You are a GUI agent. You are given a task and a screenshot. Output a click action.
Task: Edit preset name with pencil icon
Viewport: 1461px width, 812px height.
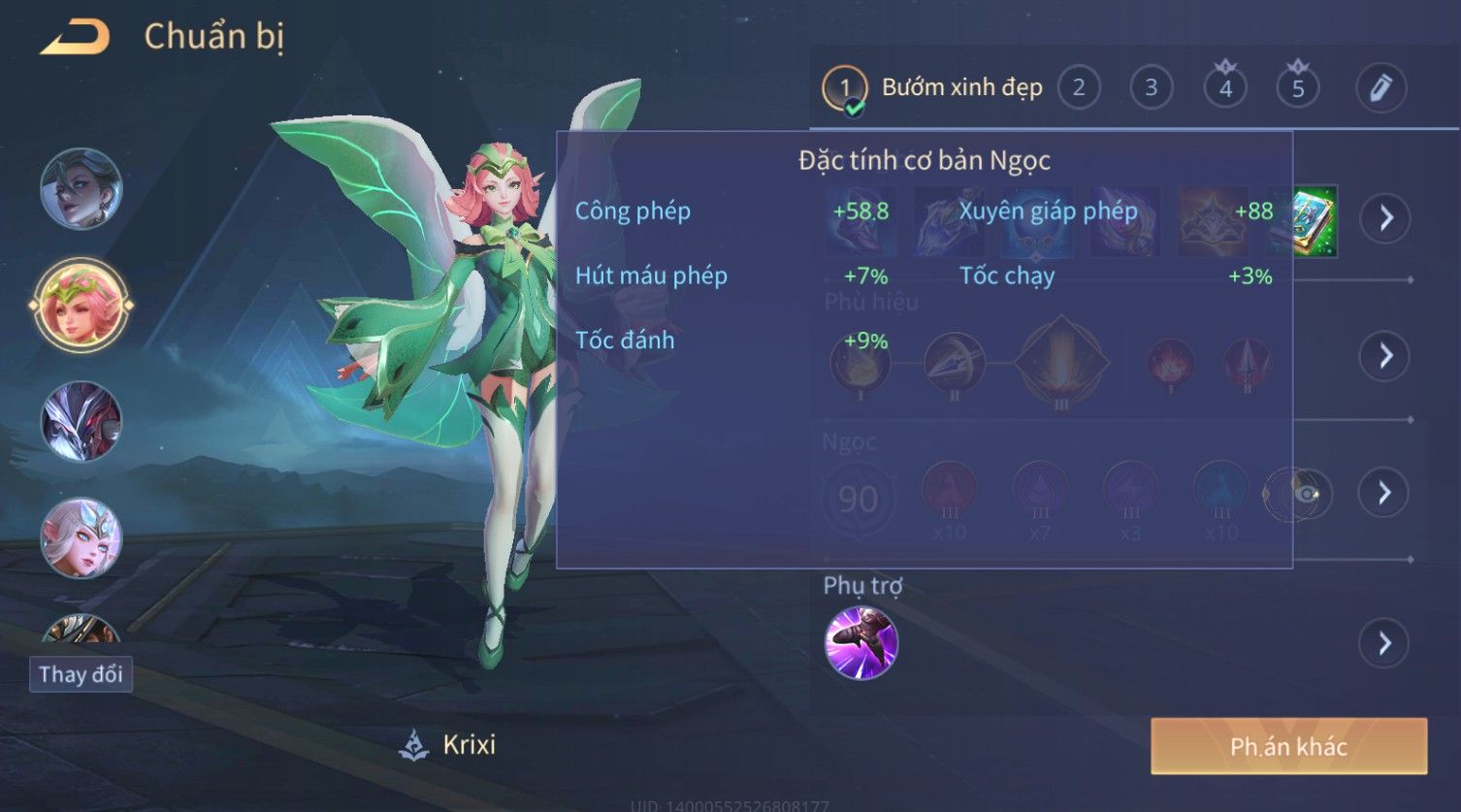pos(1380,88)
